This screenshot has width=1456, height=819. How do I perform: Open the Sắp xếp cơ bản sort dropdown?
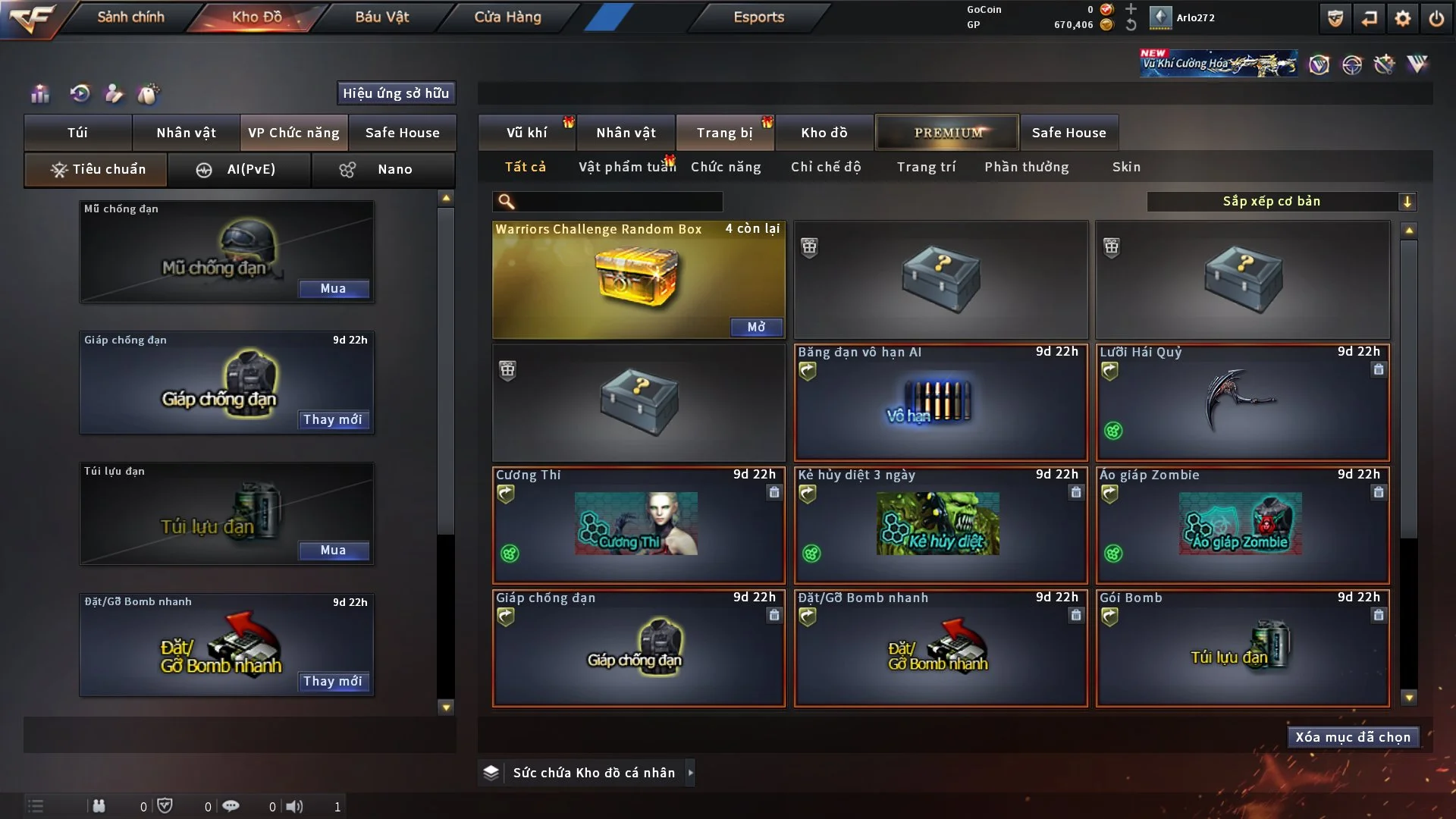point(1281,201)
